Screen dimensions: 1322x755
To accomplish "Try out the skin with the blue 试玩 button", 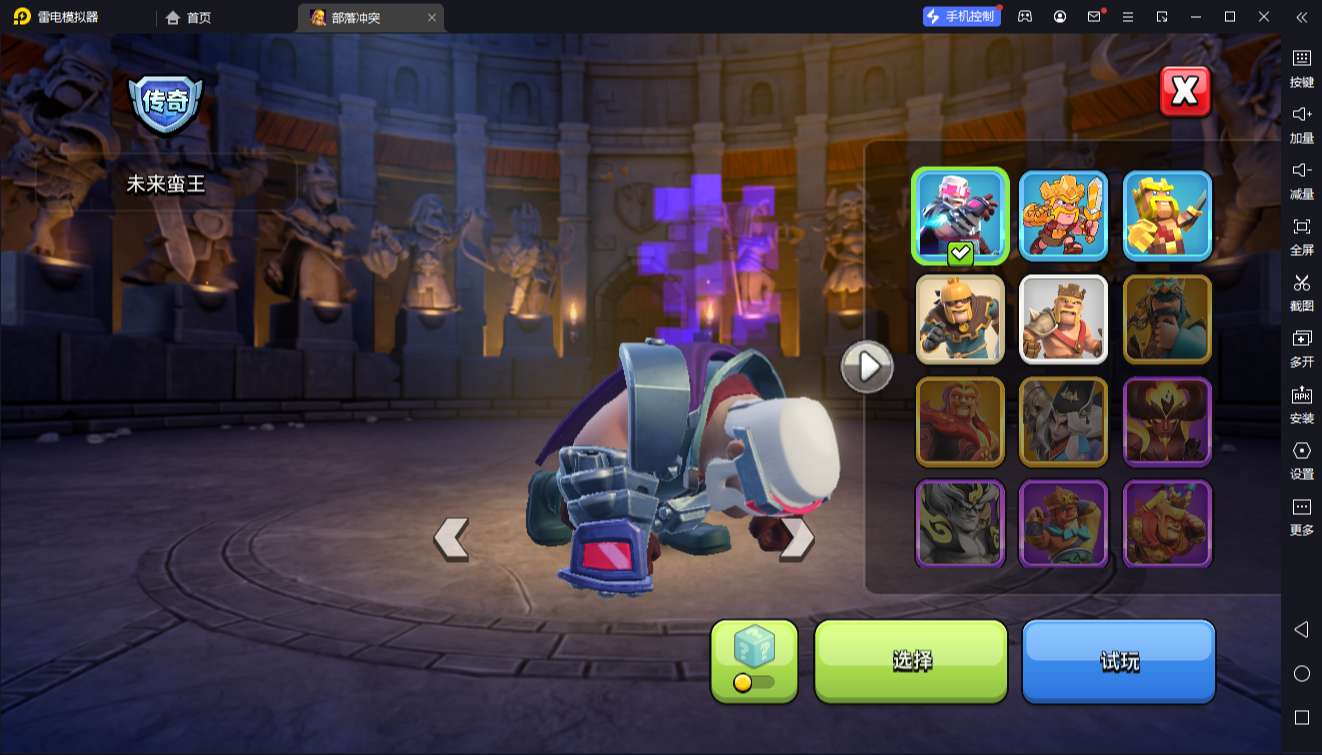I will tap(1118, 660).
